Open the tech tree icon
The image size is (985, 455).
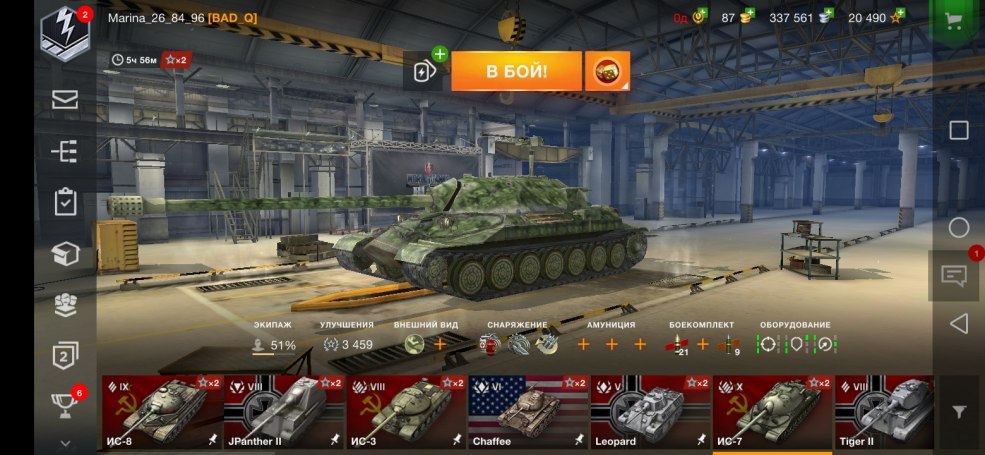click(65, 151)
